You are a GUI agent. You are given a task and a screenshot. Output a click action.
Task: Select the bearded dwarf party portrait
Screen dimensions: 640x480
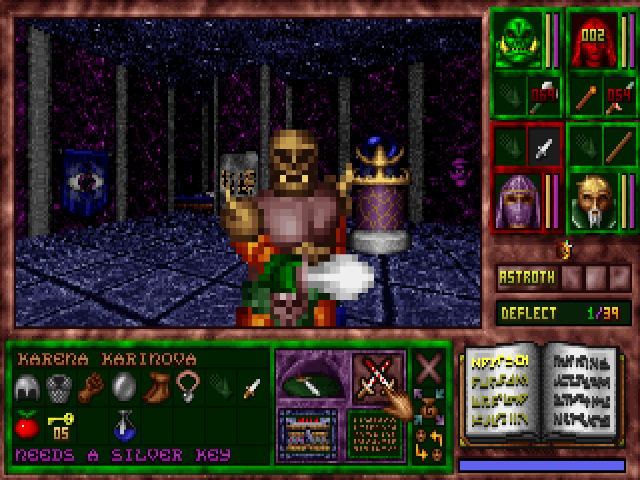pos(592,202)
